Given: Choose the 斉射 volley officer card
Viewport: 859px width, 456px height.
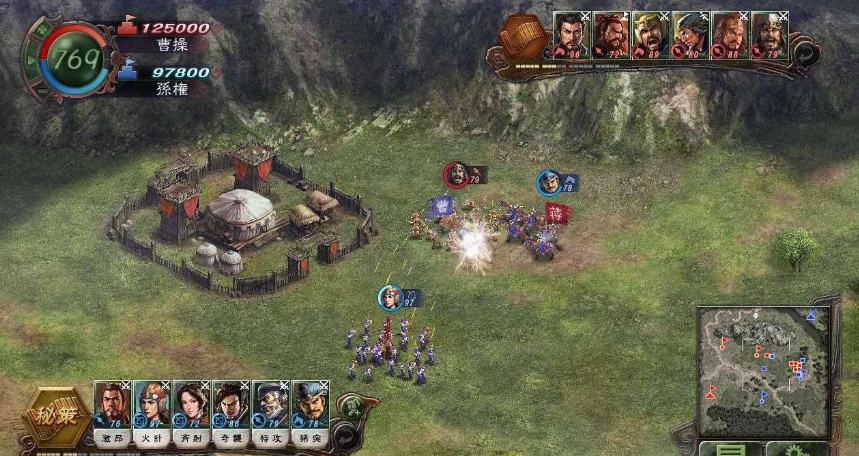Looking at the screenshot, I should (x=191, y=405).
